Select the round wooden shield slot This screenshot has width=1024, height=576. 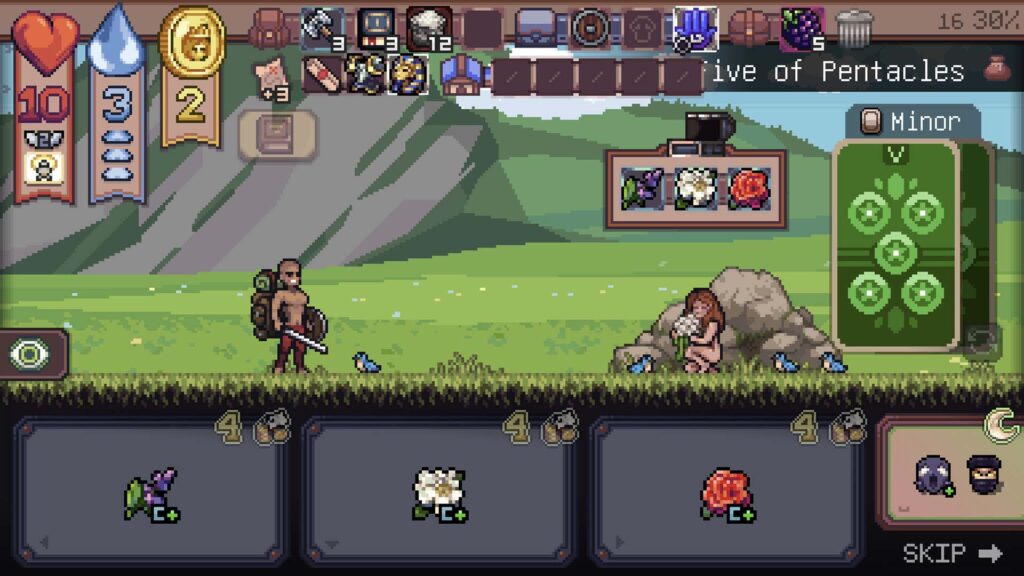590,28
